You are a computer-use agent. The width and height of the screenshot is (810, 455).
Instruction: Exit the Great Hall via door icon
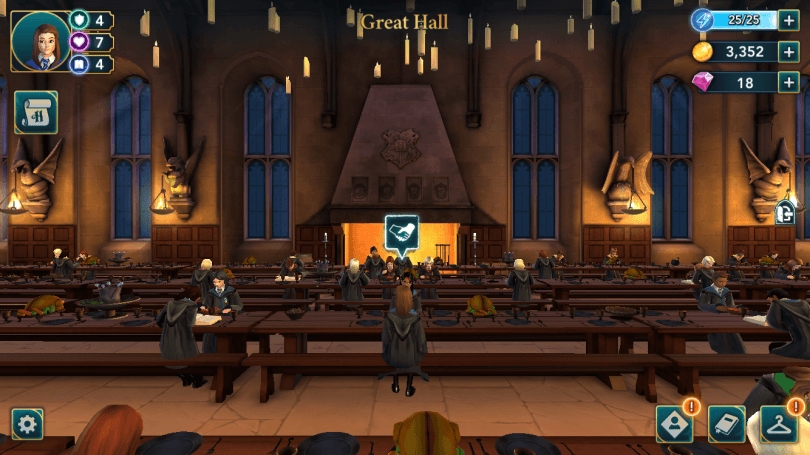[x=787, y=212]
